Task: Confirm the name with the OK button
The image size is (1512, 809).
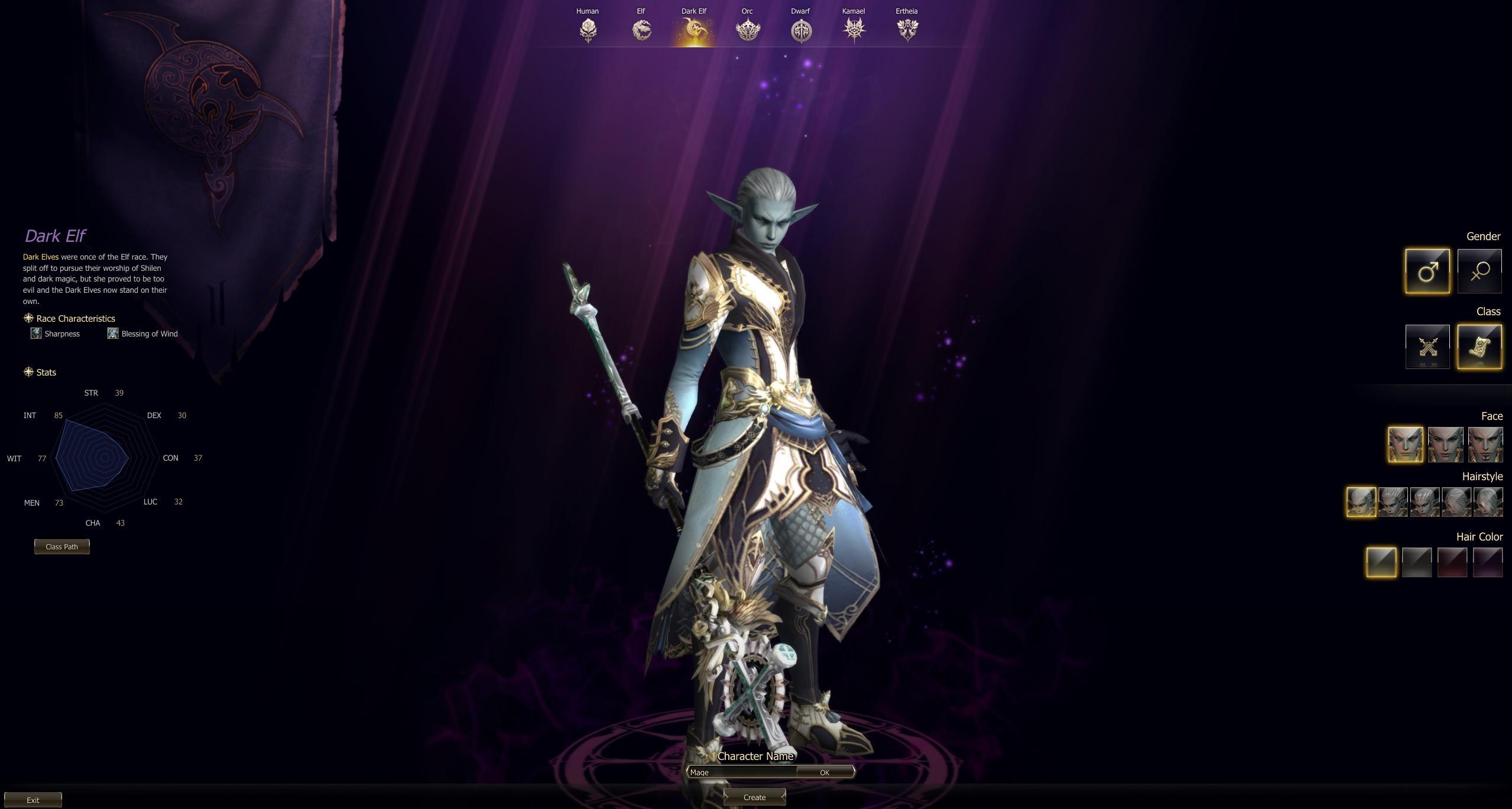Action: pos(825,772)
